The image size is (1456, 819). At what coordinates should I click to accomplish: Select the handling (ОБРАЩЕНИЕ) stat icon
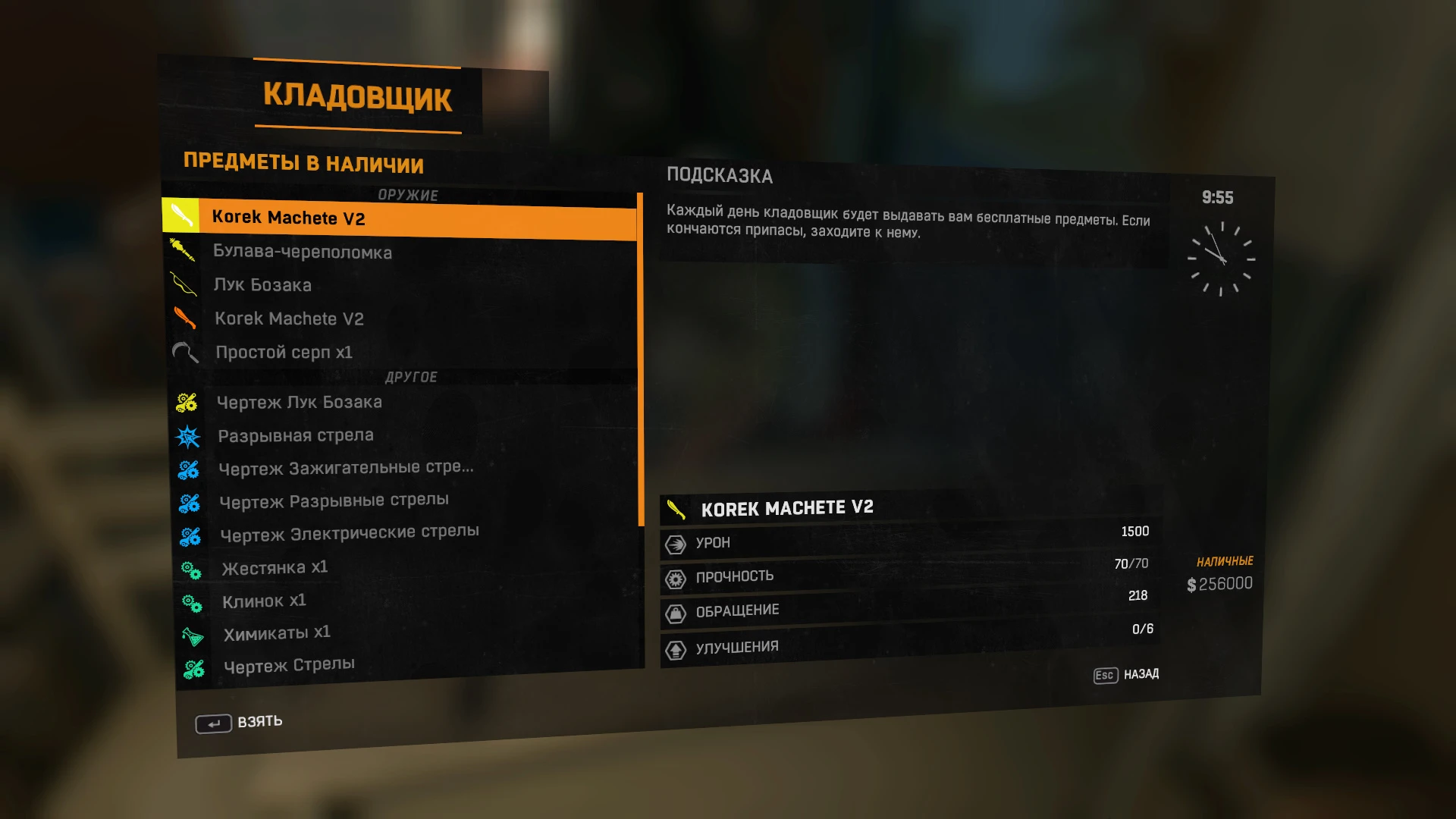point(673,611)
